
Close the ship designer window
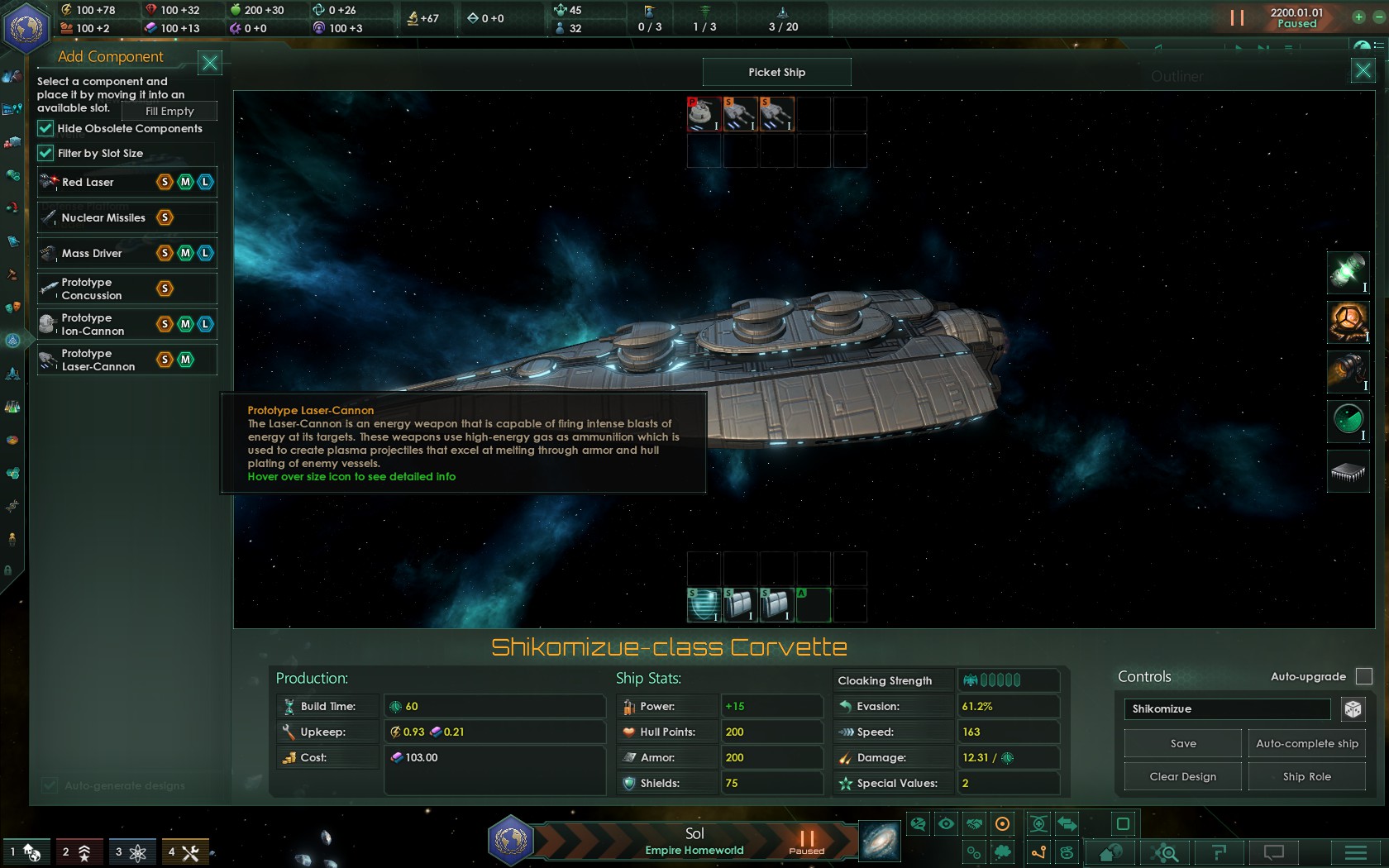[x=1363, y=71]
